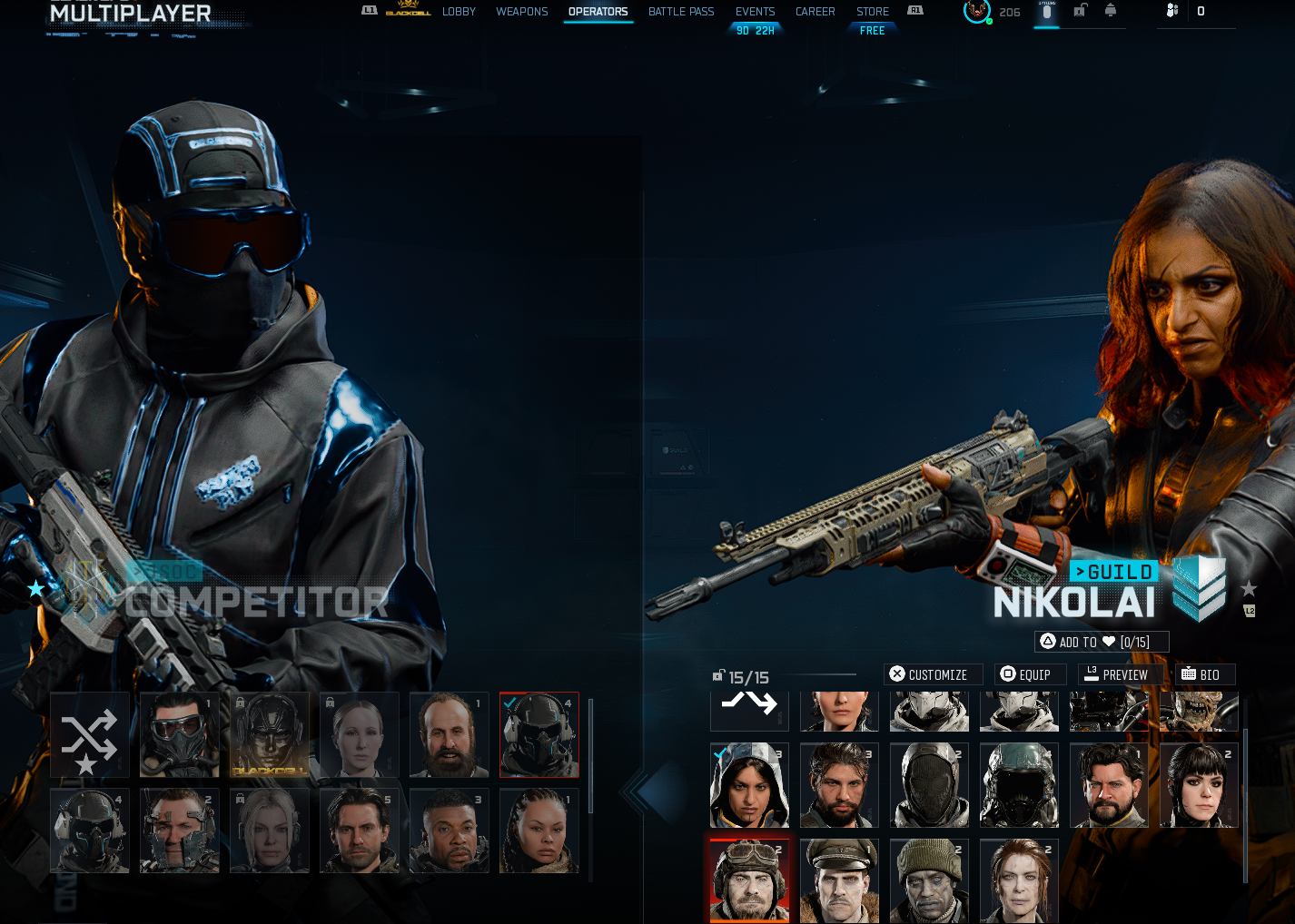
Task: Open the notifications bell icon
Action: click(x=1111, y=11)
